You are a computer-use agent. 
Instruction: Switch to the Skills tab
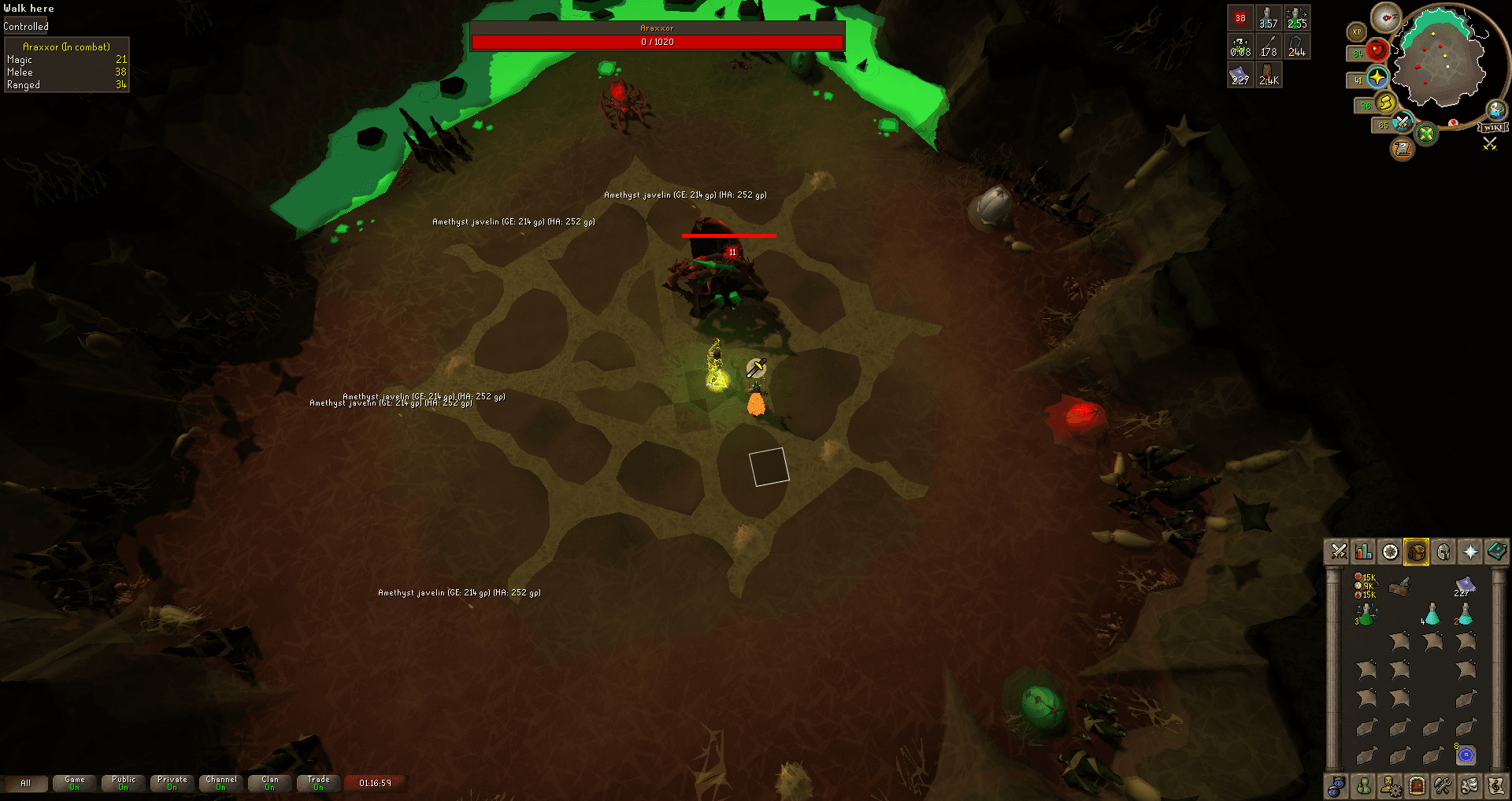[1363, 551]
